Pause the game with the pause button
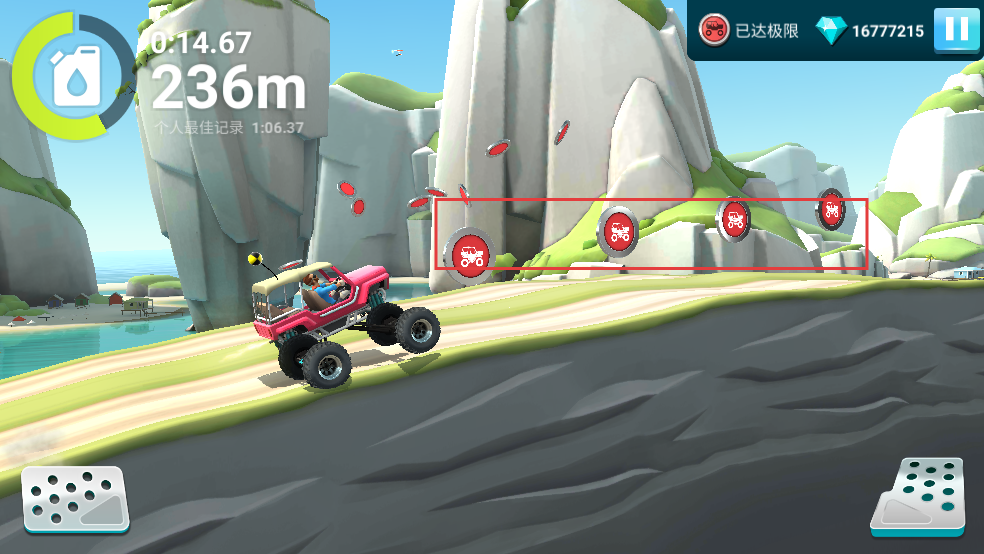The image size is (984, 554). (956, 30)
